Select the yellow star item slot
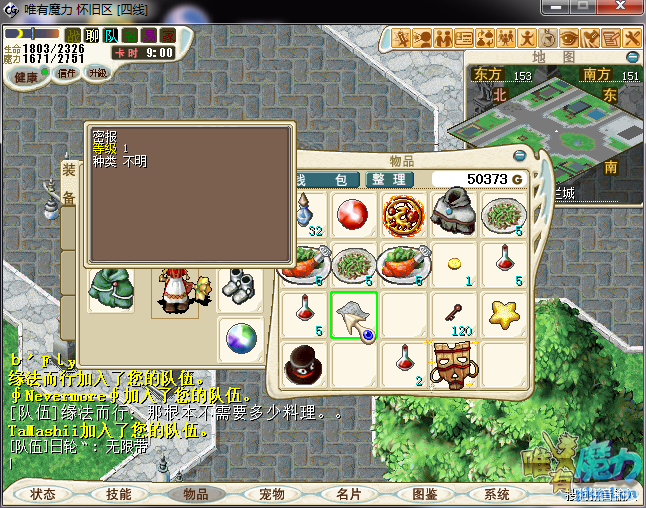This screenshot has width=646, height=508. coord(504,314)
